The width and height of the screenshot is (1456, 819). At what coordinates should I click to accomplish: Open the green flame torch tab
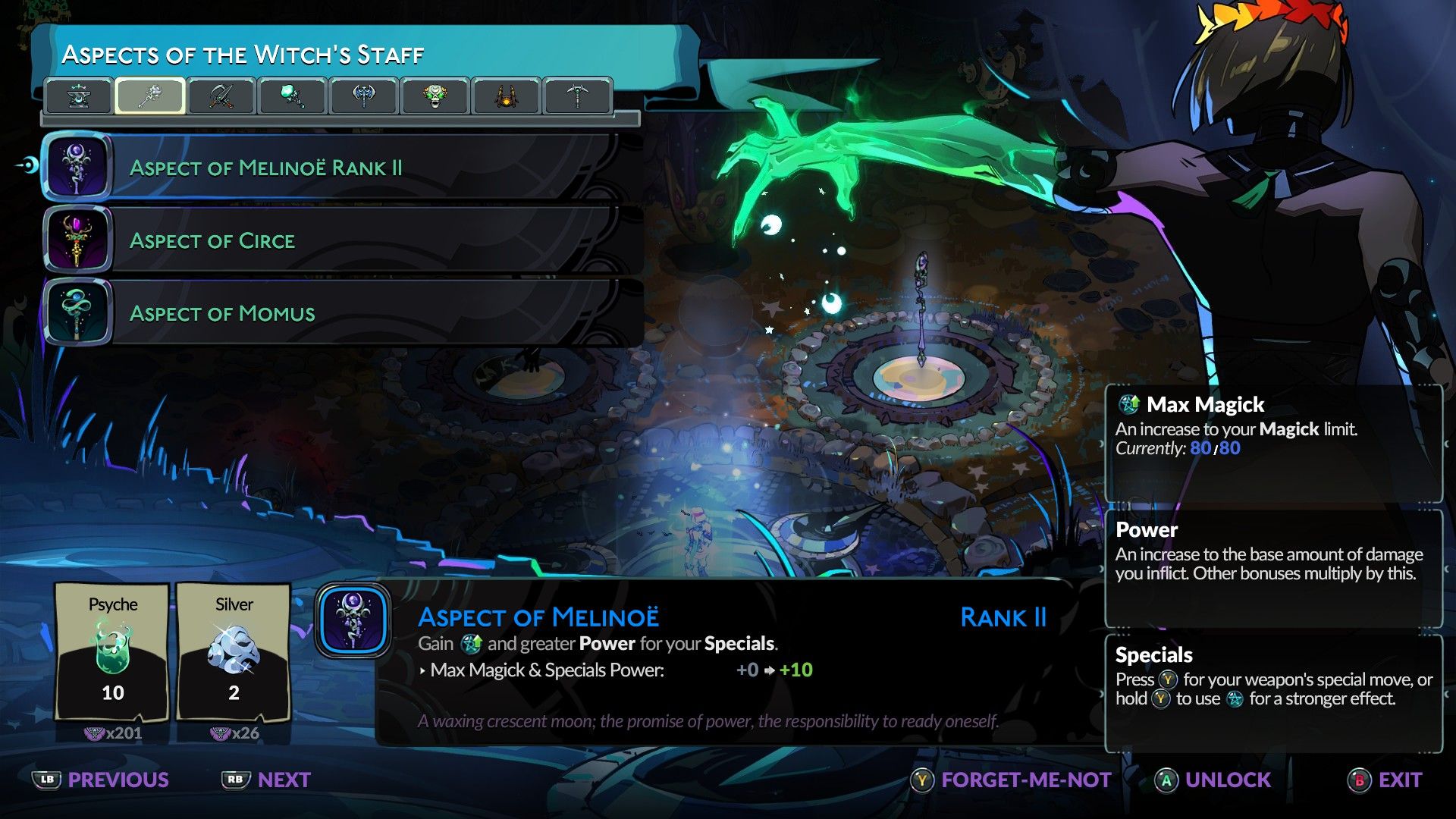click(x=292, y=96)
